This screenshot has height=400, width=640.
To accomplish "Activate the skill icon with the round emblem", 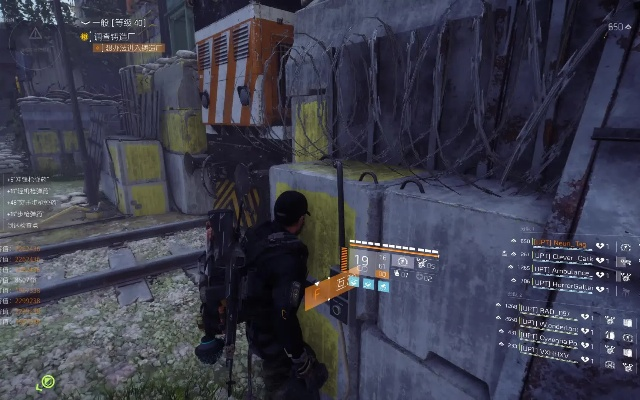I will (403, 262).
